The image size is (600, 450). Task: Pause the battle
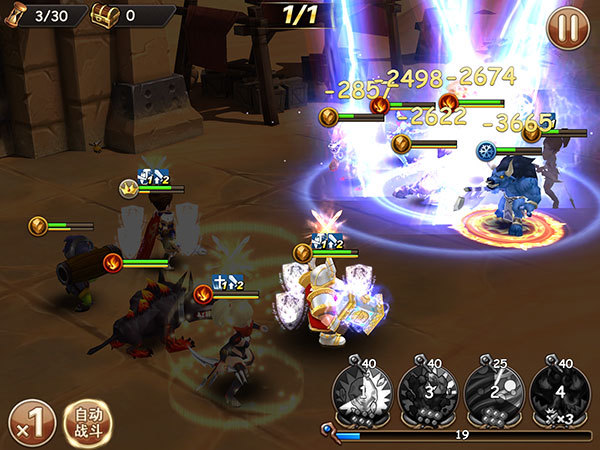[567, 27]
